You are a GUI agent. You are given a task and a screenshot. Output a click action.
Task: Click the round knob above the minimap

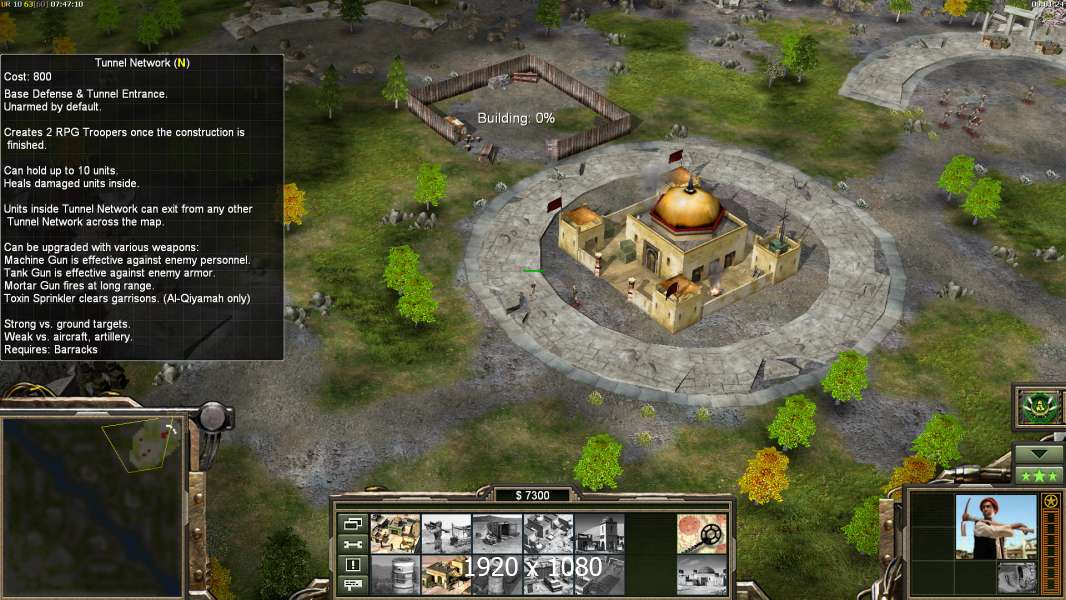[214, 415]
